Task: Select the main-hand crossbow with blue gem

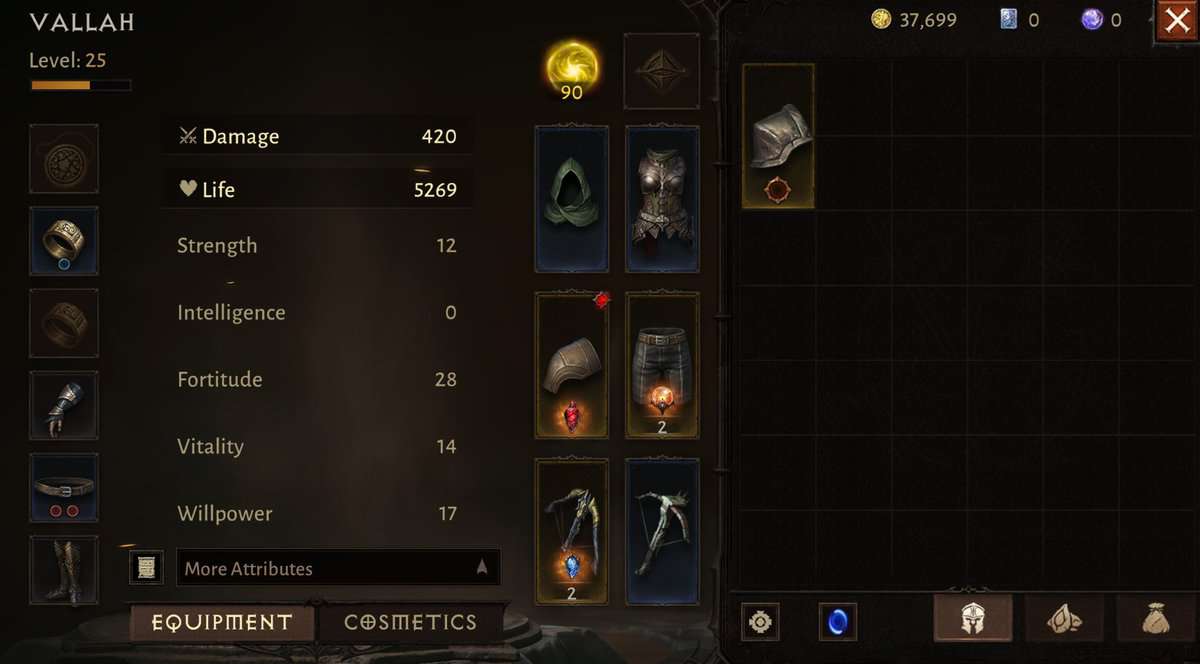Action: click(572, 532)
